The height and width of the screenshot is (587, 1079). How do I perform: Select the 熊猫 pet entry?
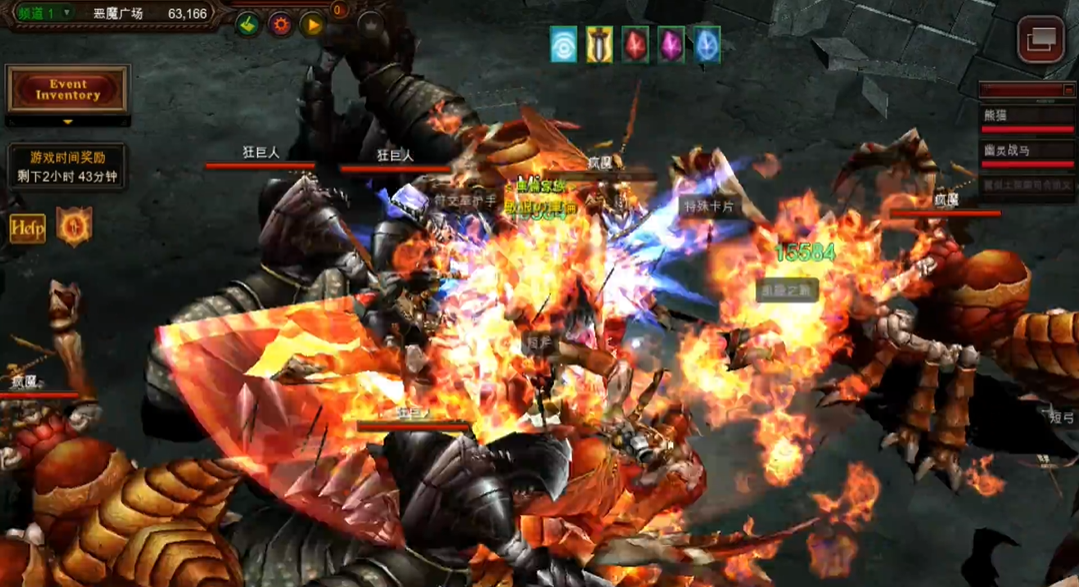tap(1026, 117)
